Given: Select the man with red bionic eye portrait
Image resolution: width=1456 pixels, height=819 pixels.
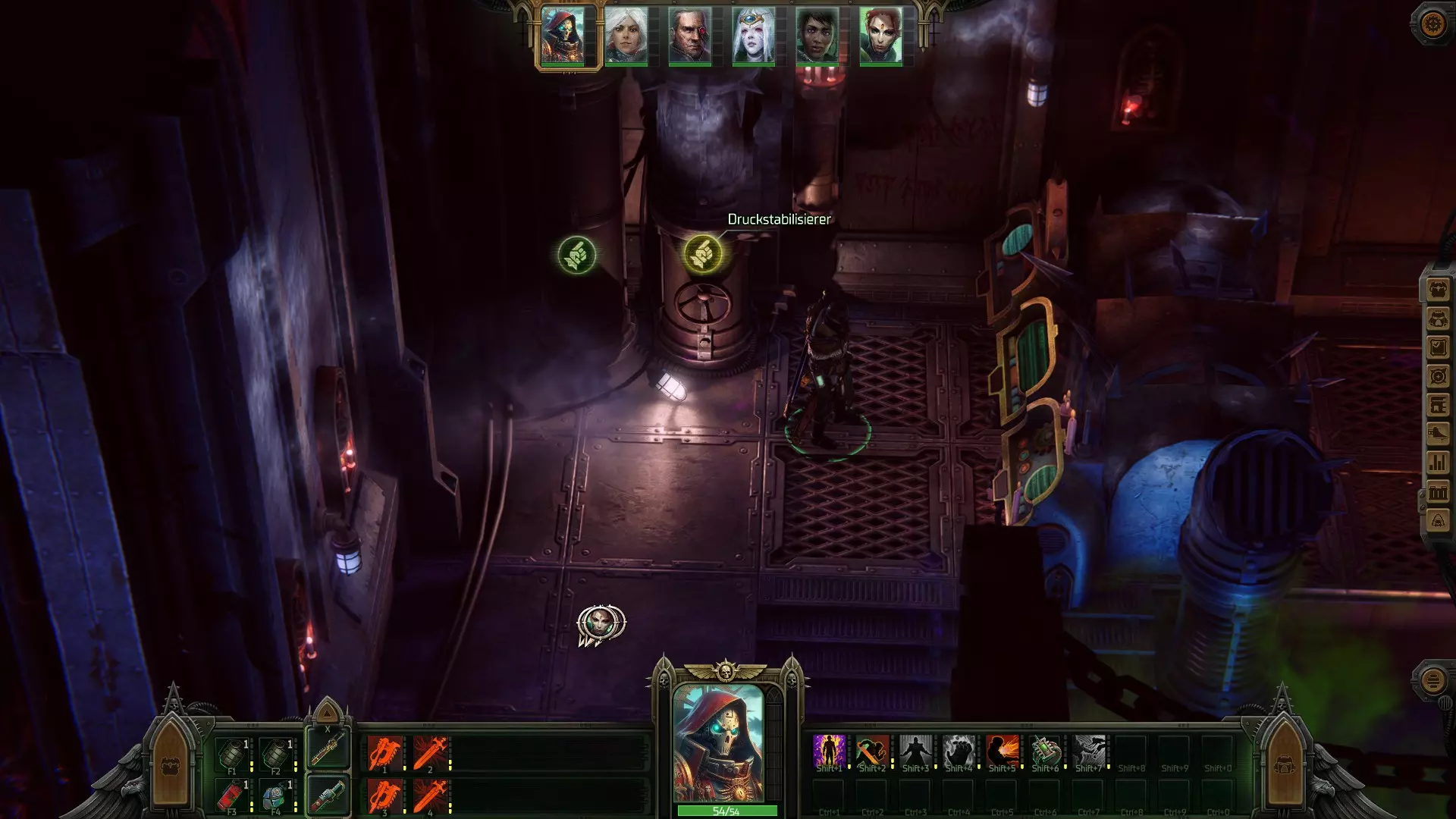Looking at the screenshot, I should coord(690,35).
